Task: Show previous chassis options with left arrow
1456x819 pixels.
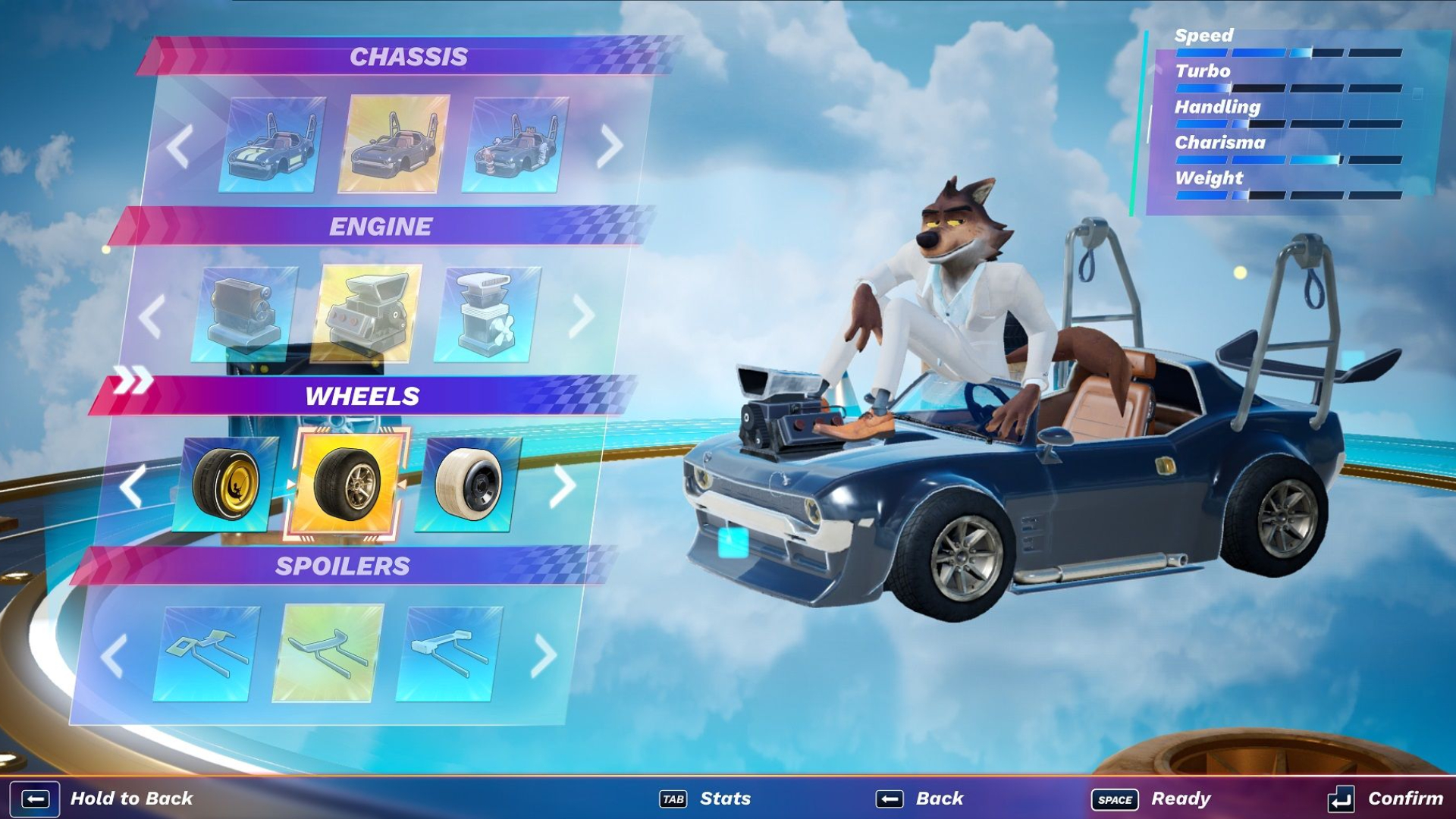Action: [180, 146]
